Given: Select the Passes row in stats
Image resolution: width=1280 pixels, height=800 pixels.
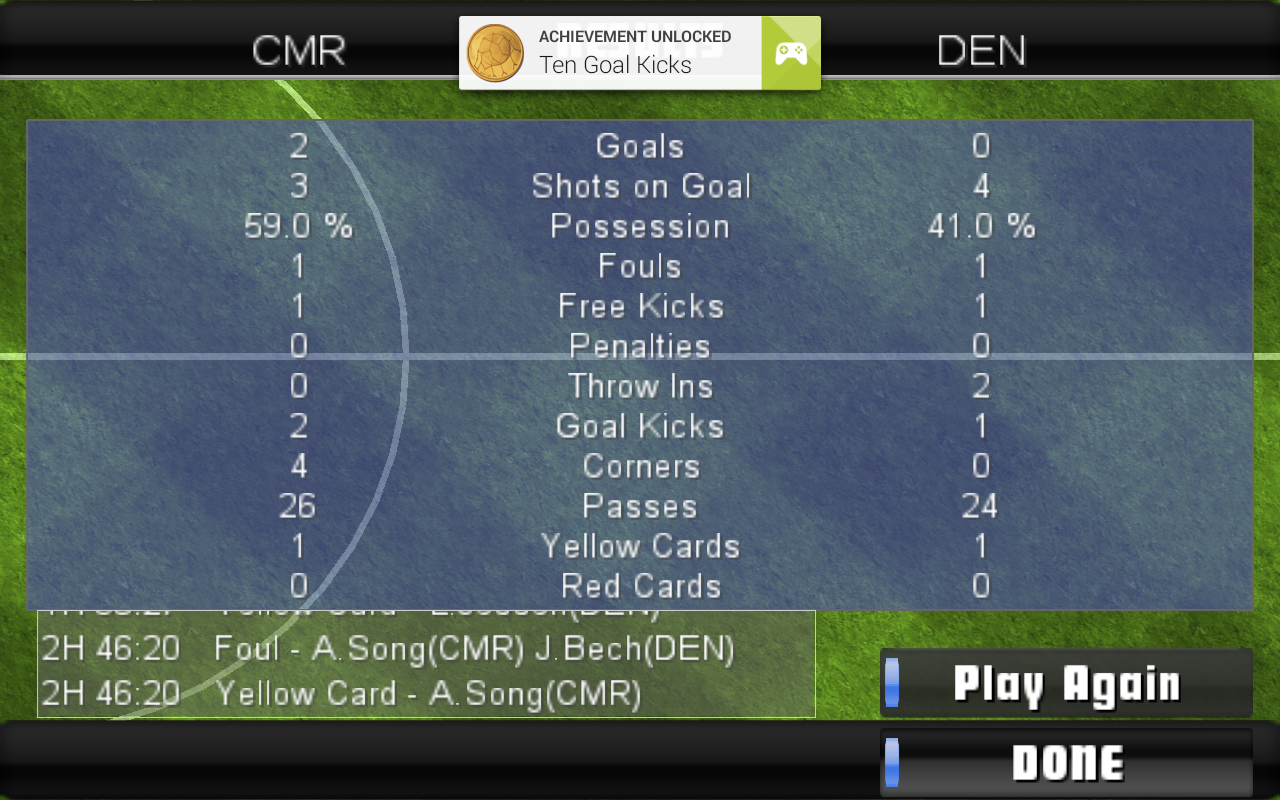Looking at the screenshot, I should click(x=640, y=506).
